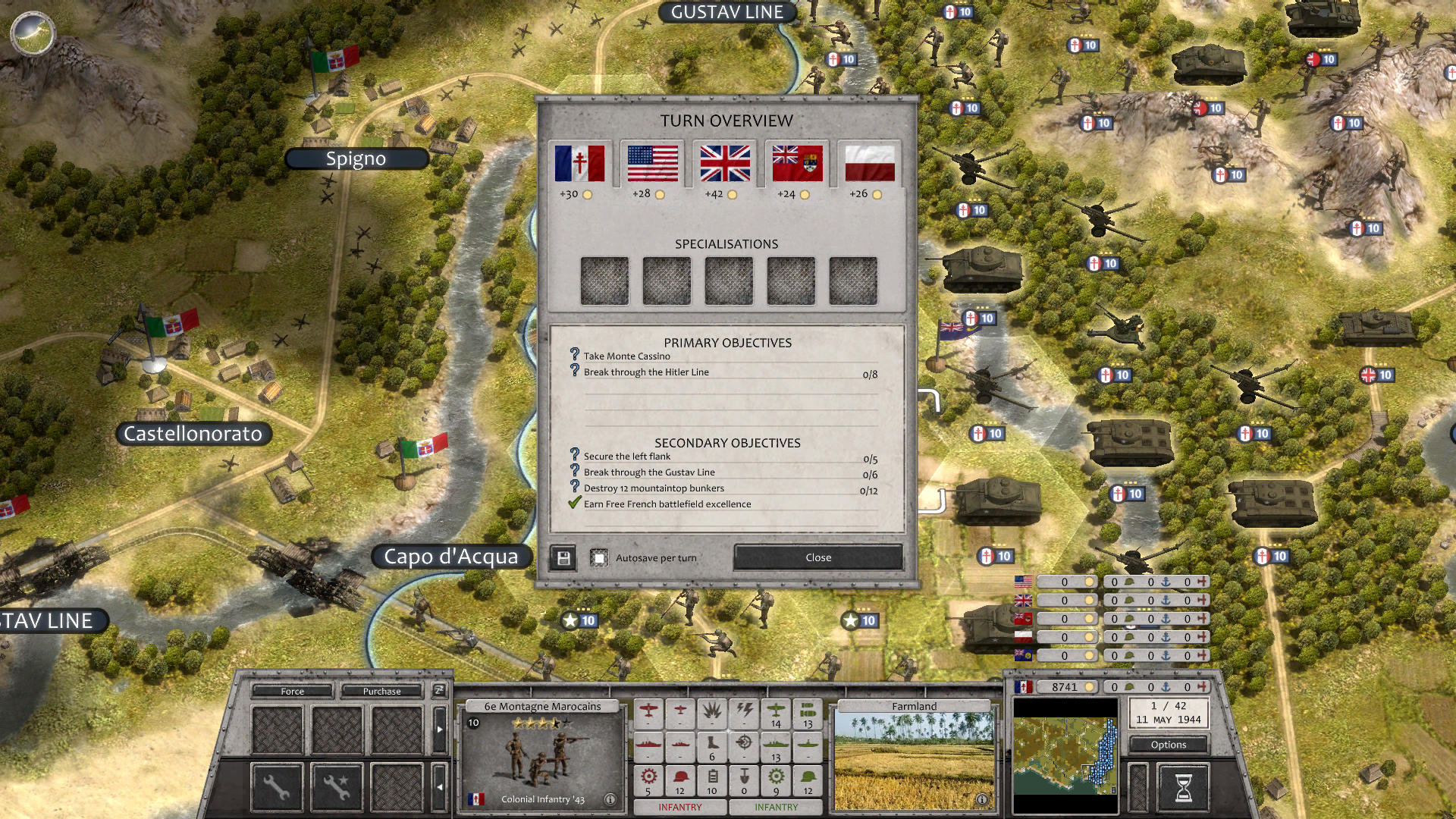The image size is (1456, 819).
Task: Click the Zz sleep icon beside Purchase
Action: click(439, 692)
